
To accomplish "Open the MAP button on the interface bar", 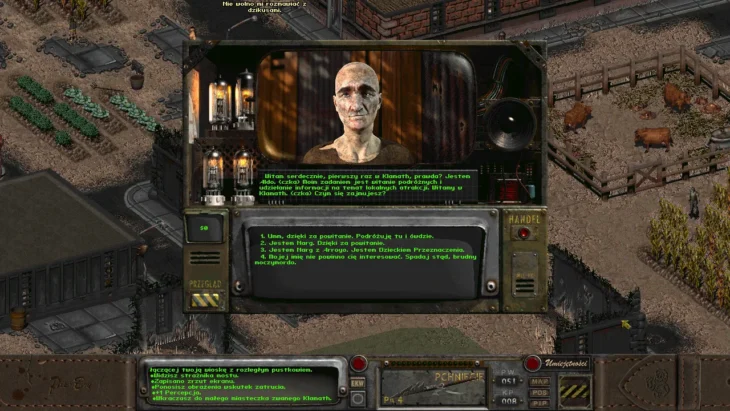I will [540, 381].
